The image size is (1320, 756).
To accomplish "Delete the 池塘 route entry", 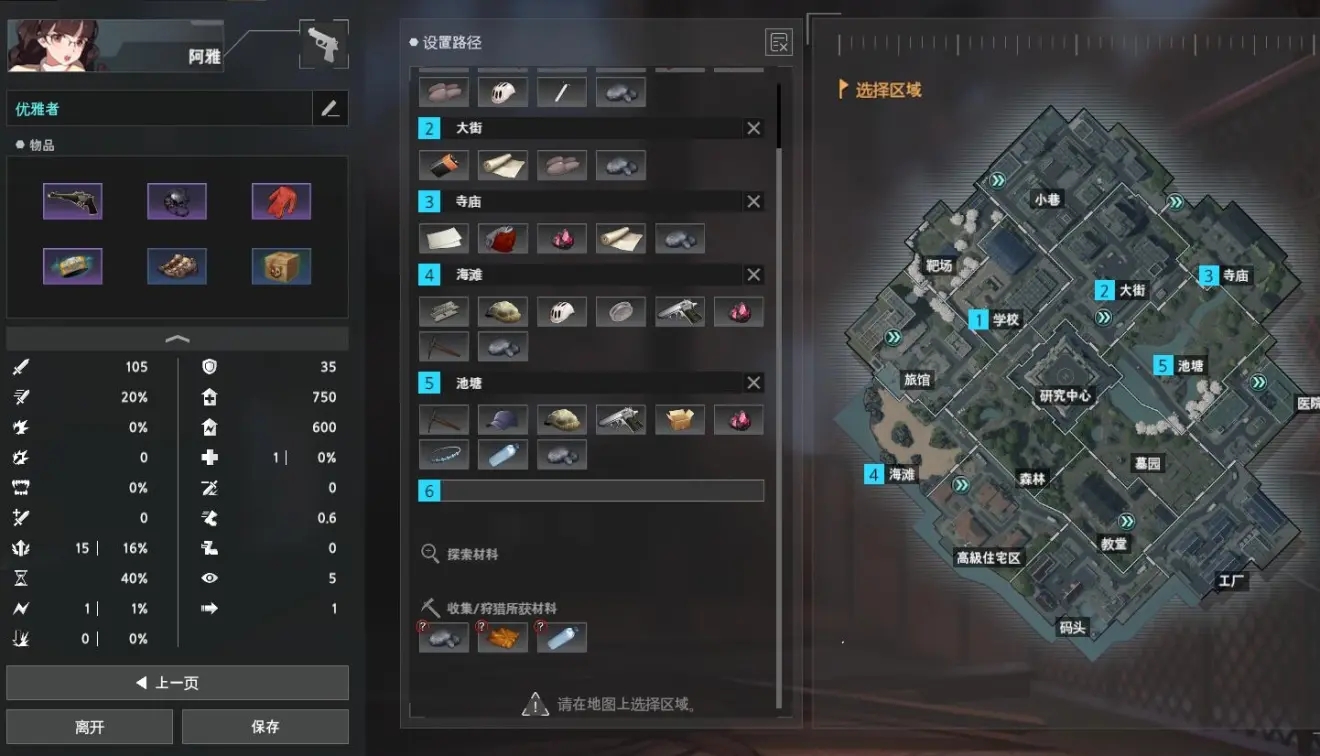I will 754,383.
